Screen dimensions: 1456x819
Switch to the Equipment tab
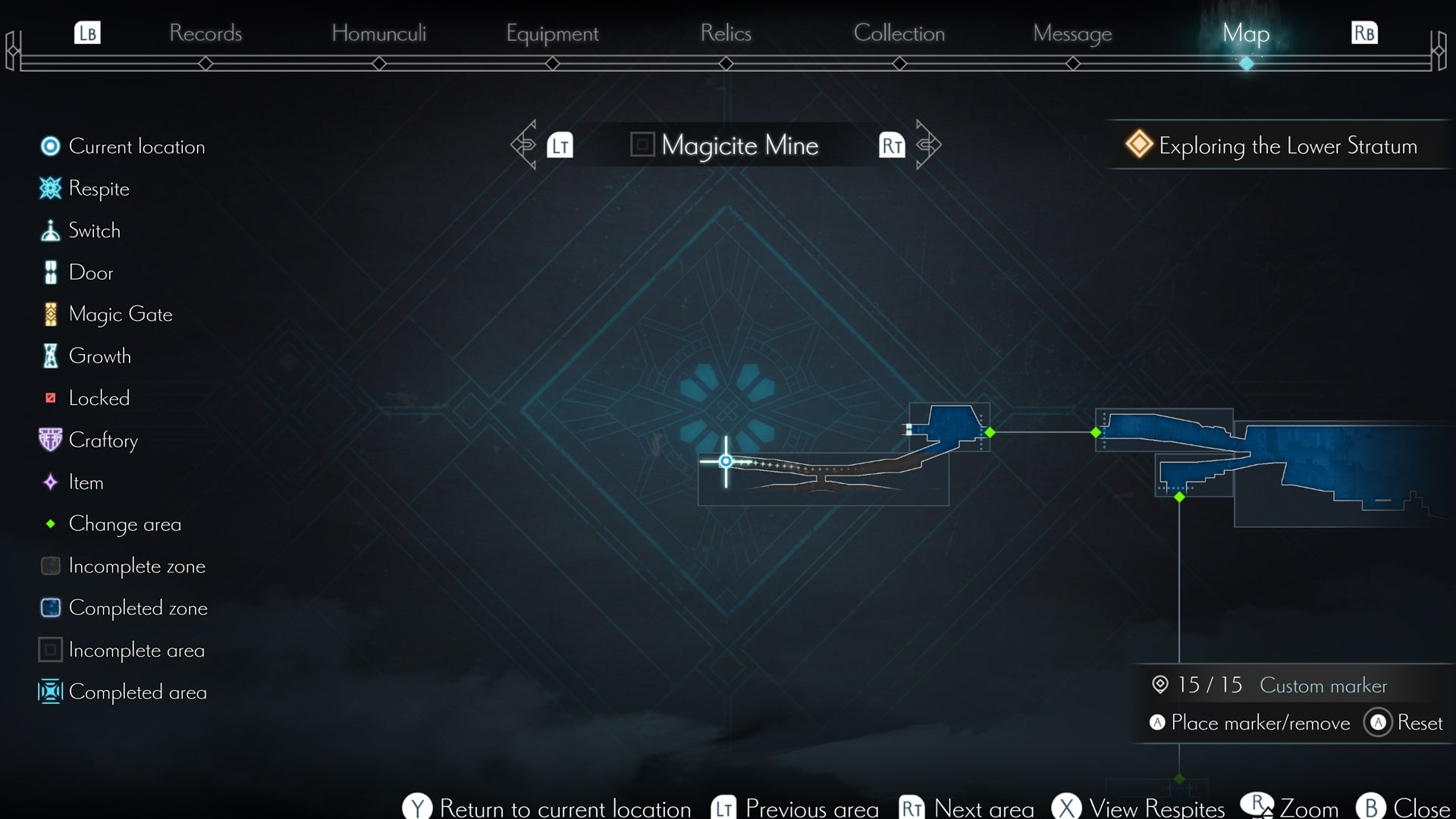[x=552, y=33]
